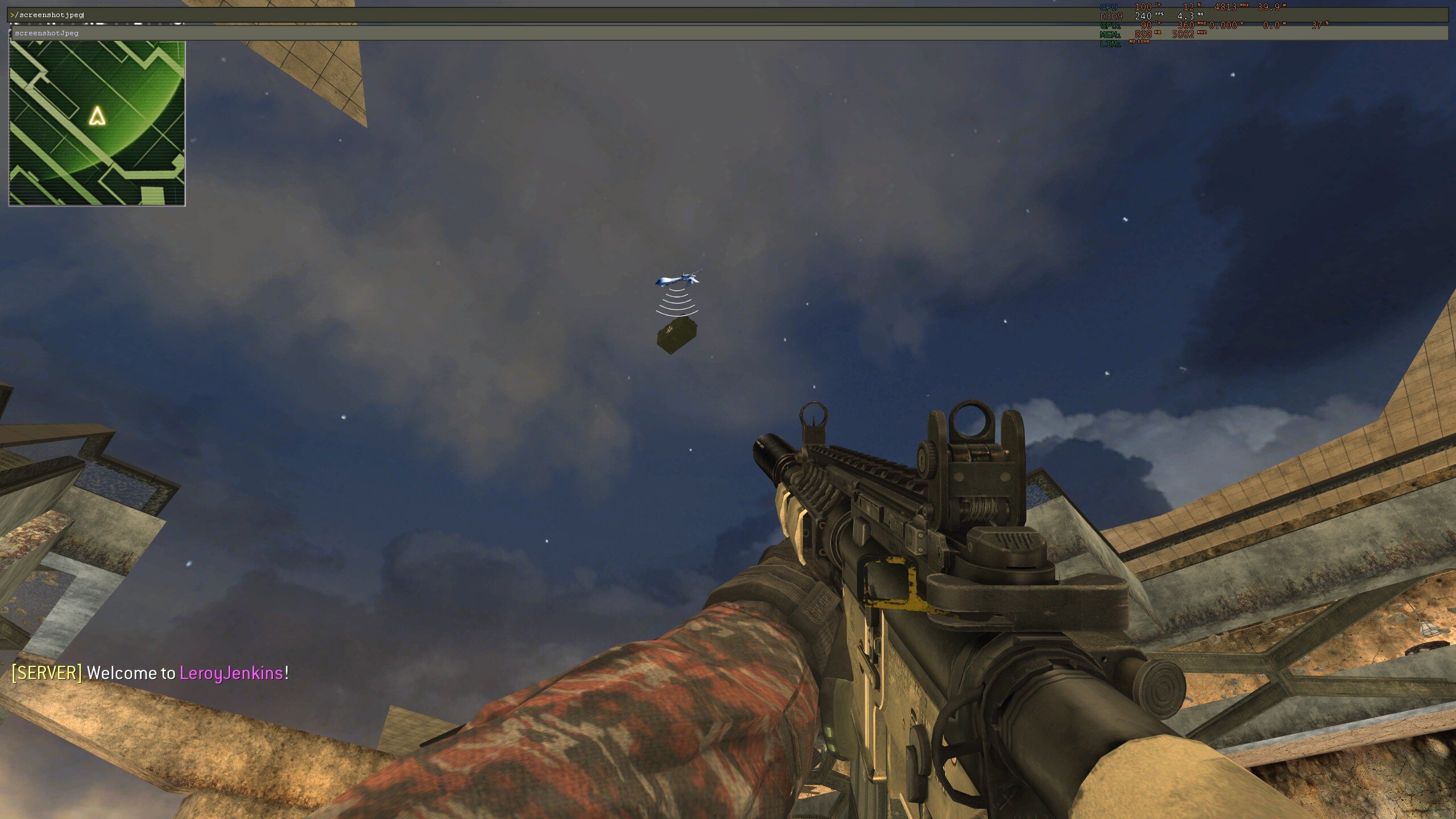The width and height of the screenshot is (1456, 819).
Task: Click the LeroyJenkins name in server chat
Action: (x=231, y=673)
